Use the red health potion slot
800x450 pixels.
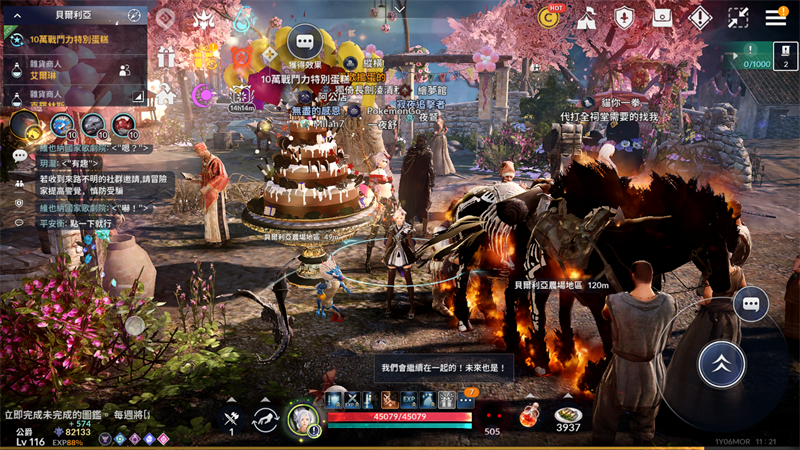(x=529, y=414)
